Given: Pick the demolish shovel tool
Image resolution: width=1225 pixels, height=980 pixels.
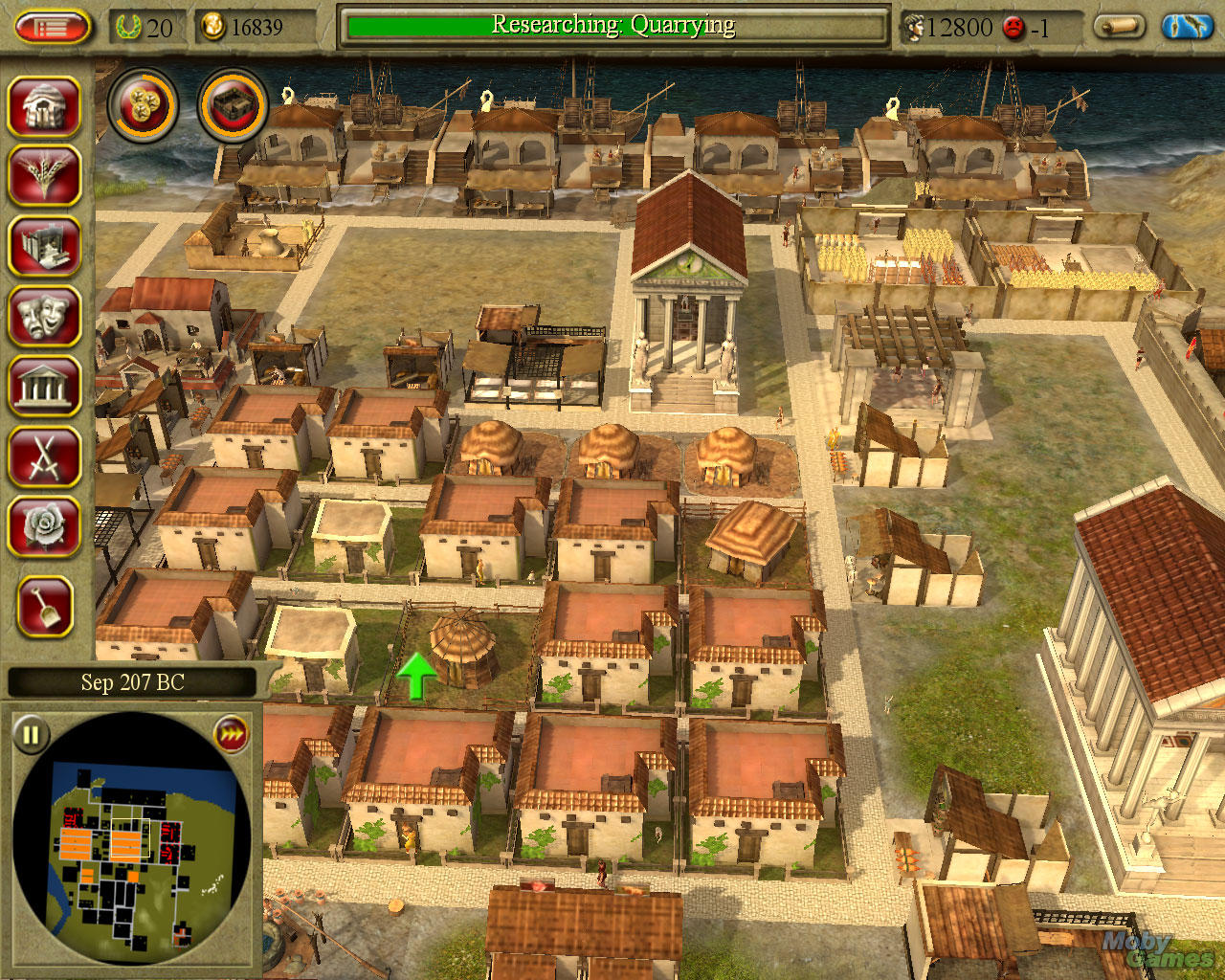Looking at the screenshot, I should coord(45,605).
